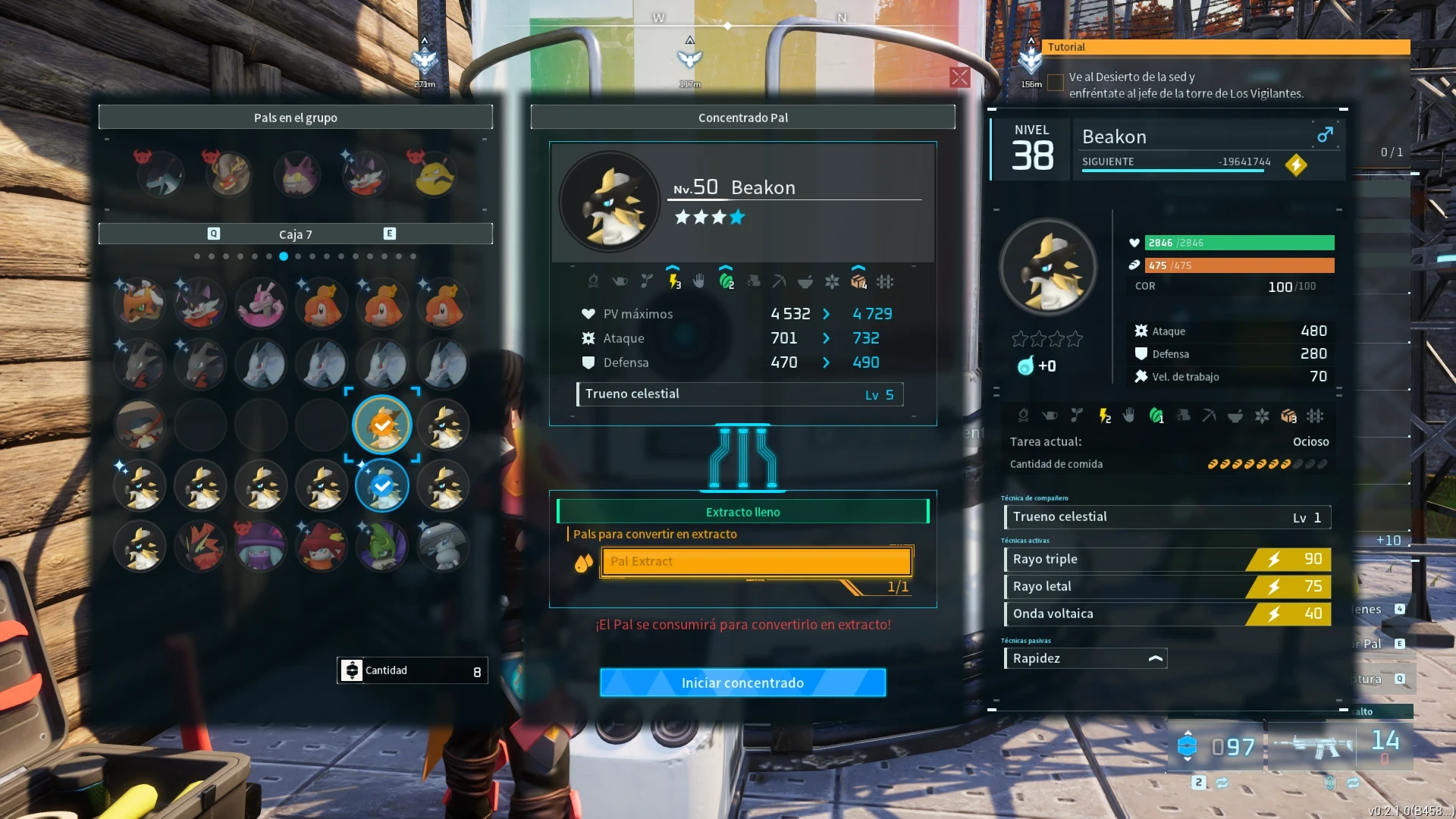Click the Beakon portrait in Concentrado Pal
Viewport: 1456px width, 819px height.
coord(610,202)
